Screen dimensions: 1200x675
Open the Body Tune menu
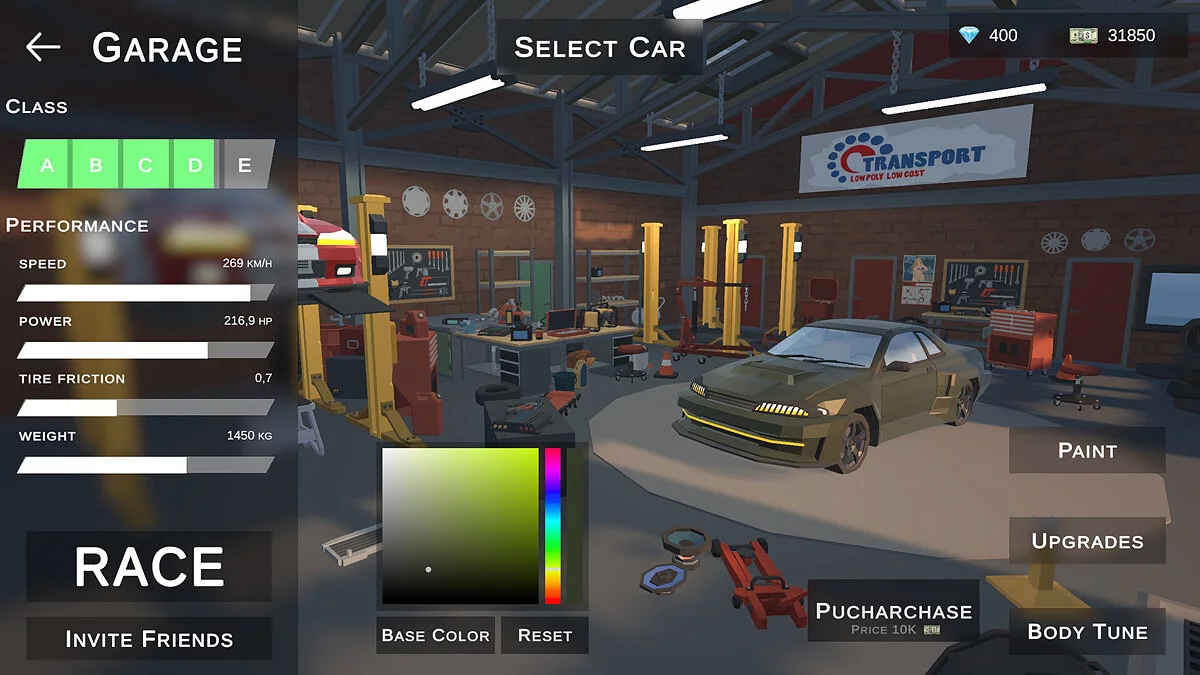click(x=1087, y=632)
